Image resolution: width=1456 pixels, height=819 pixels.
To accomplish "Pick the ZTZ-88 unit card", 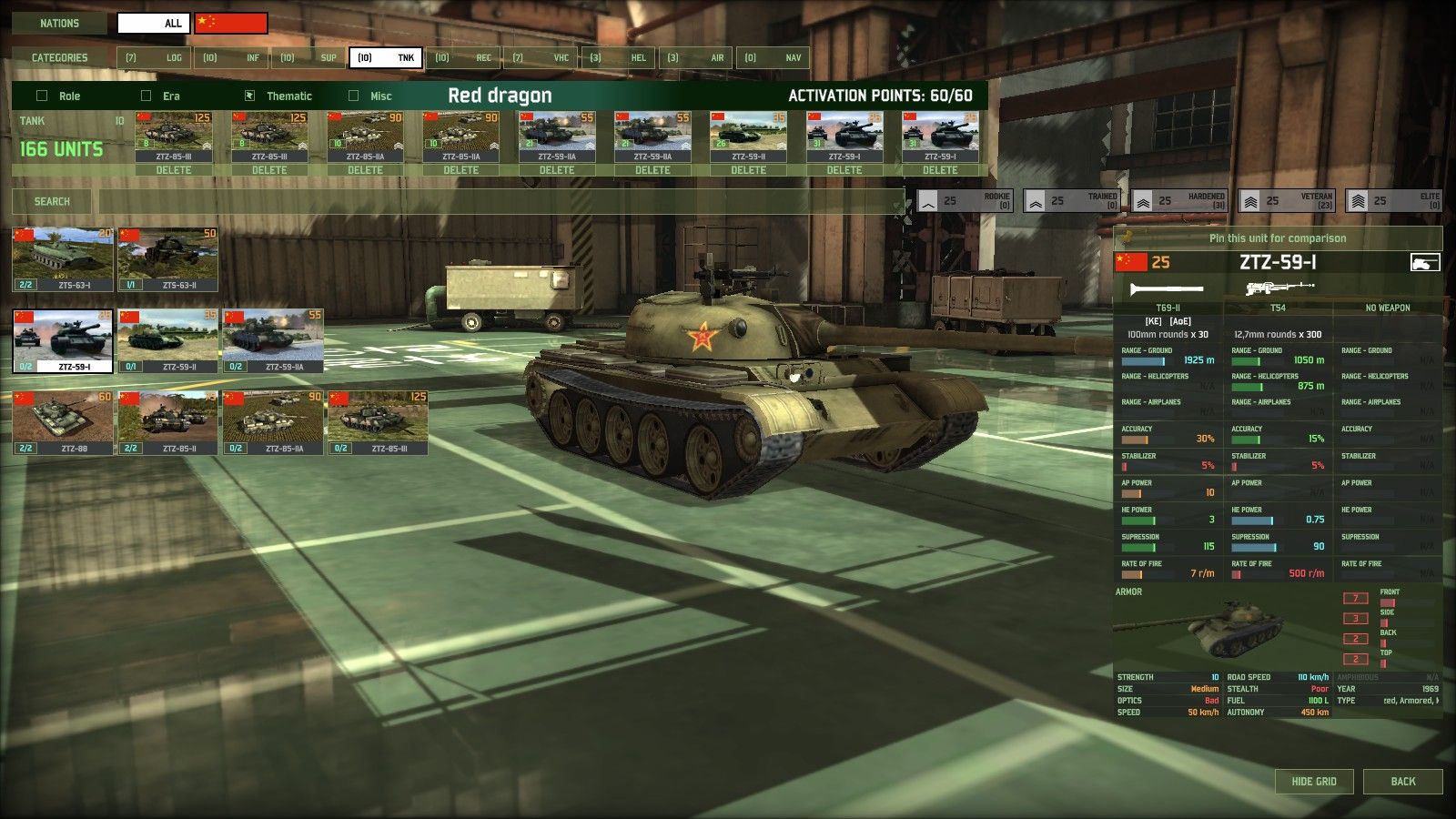I will (x=63, y=422).
